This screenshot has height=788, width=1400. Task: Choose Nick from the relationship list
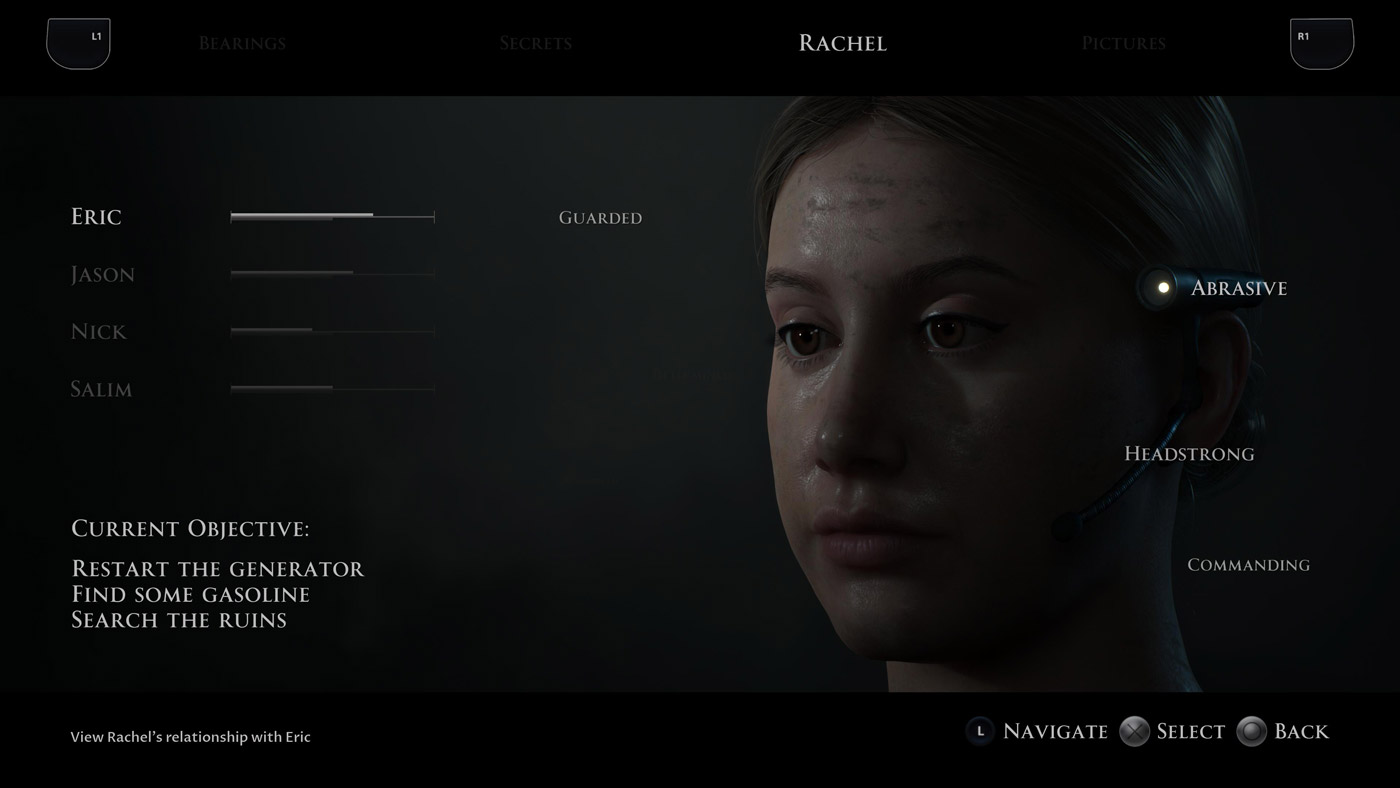pos(99,332)
